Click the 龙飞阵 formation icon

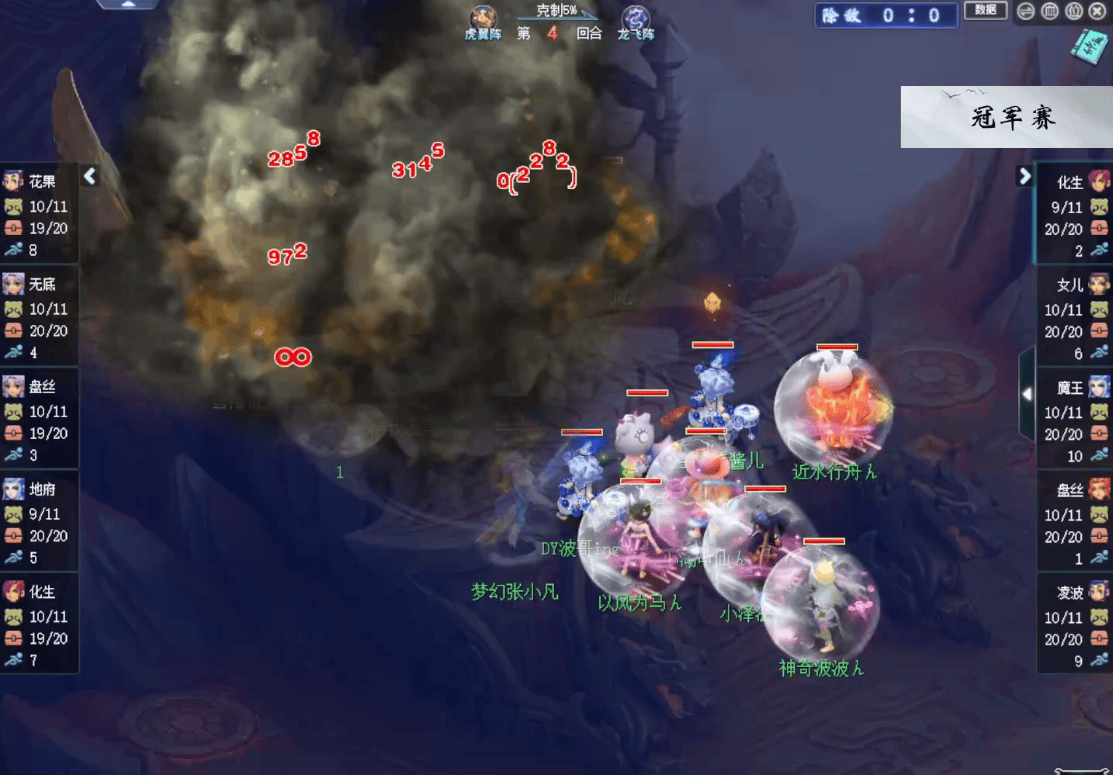(x=635, y=19)
